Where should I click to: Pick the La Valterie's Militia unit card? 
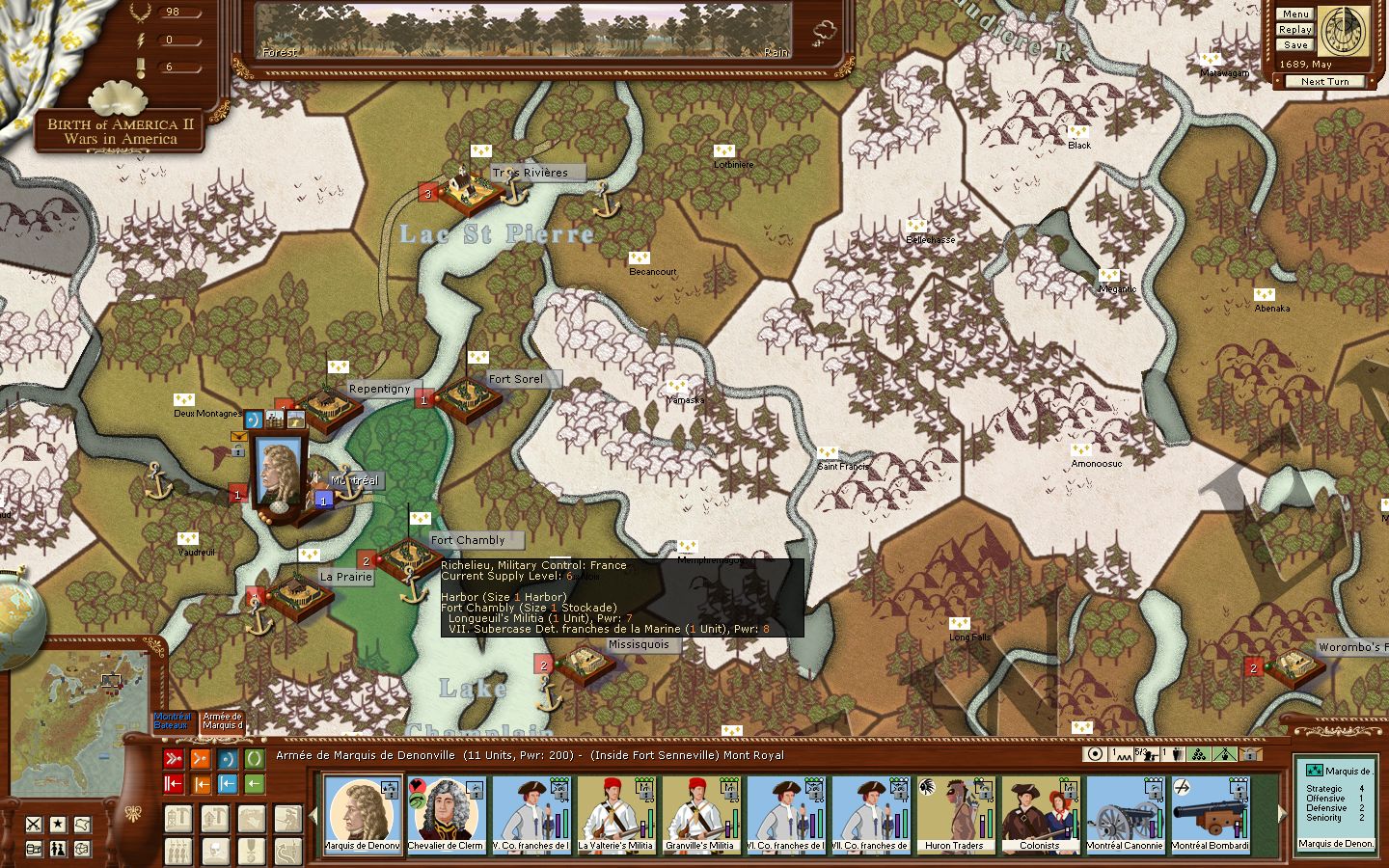click(615, 815)
